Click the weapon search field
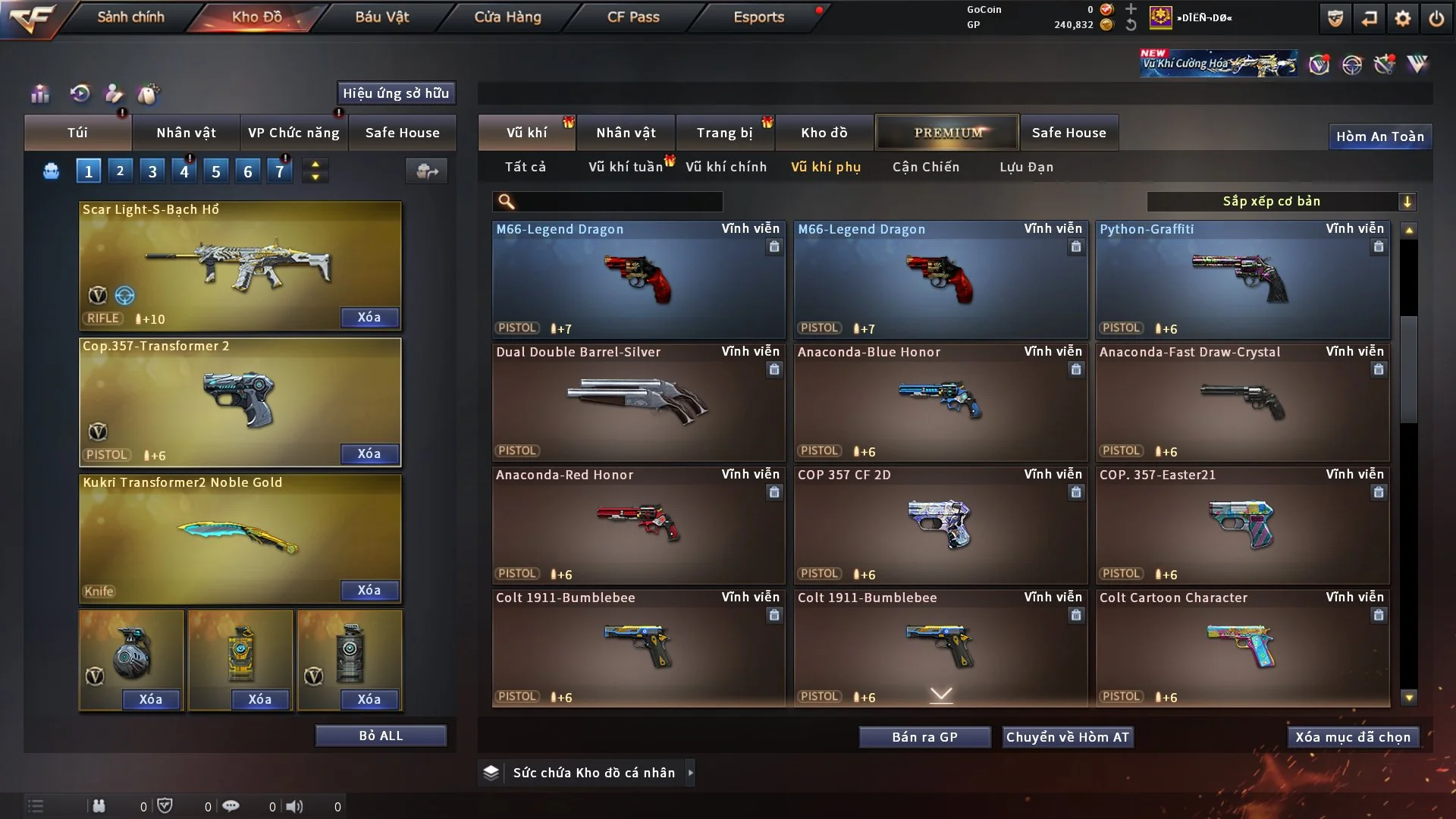The image size is (1456, 819). point(618,201)
